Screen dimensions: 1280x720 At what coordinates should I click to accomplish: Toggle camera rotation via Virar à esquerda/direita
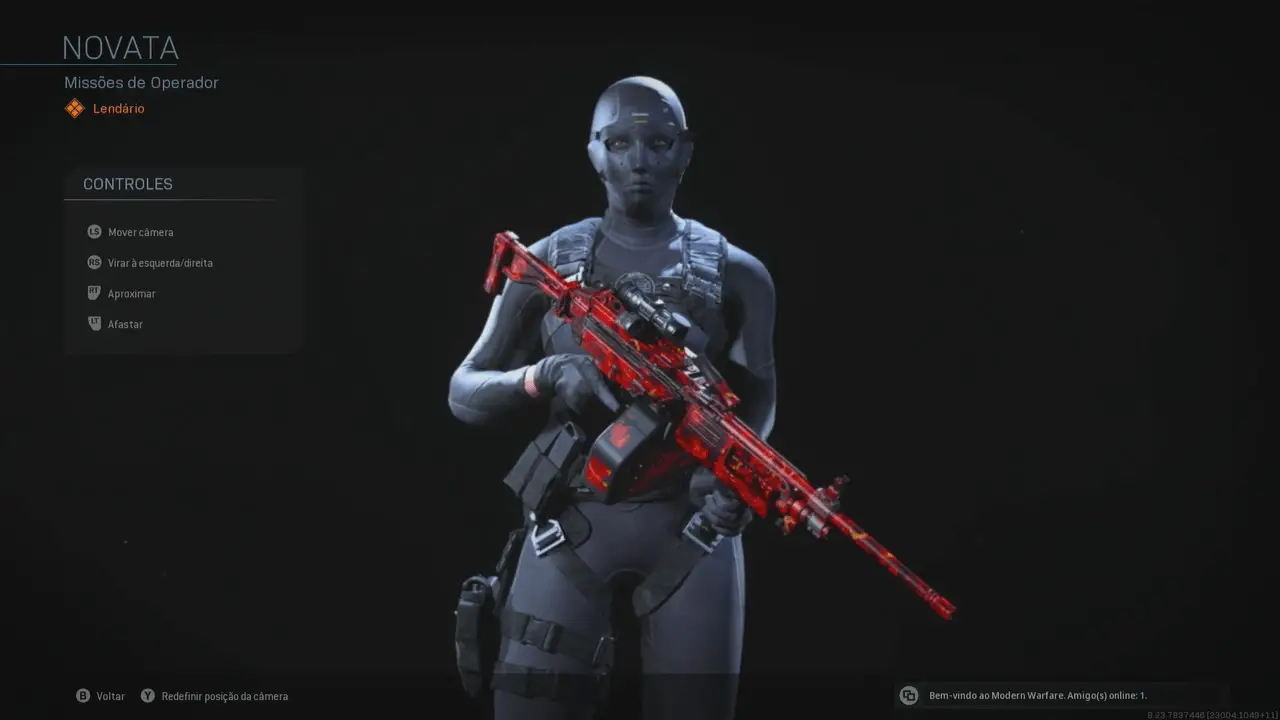point(160,262)
